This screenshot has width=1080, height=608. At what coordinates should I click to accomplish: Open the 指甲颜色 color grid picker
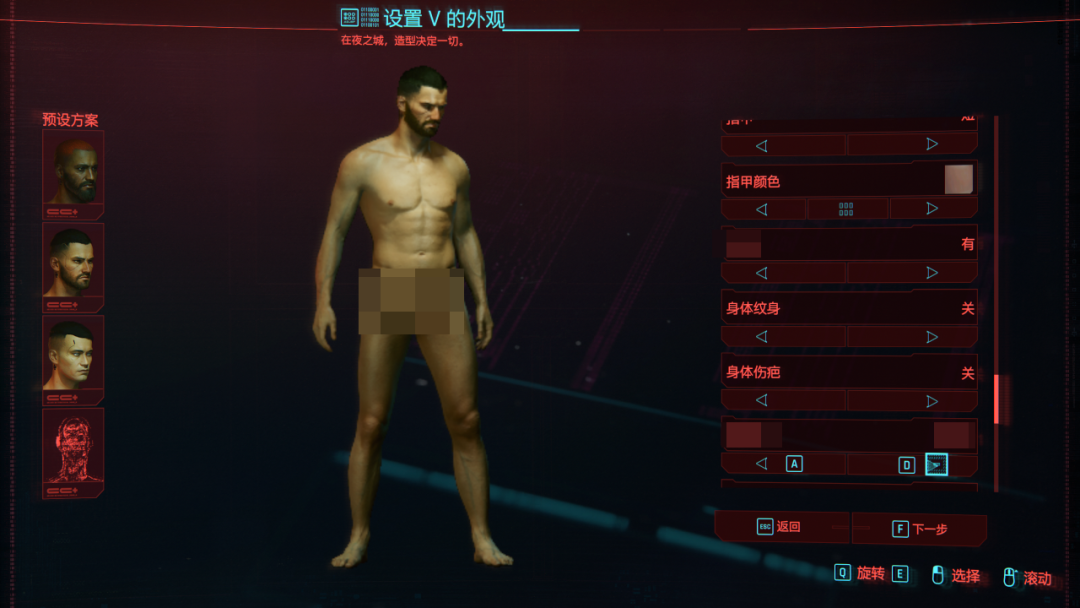pyautogui.click(x=847, y=209)
